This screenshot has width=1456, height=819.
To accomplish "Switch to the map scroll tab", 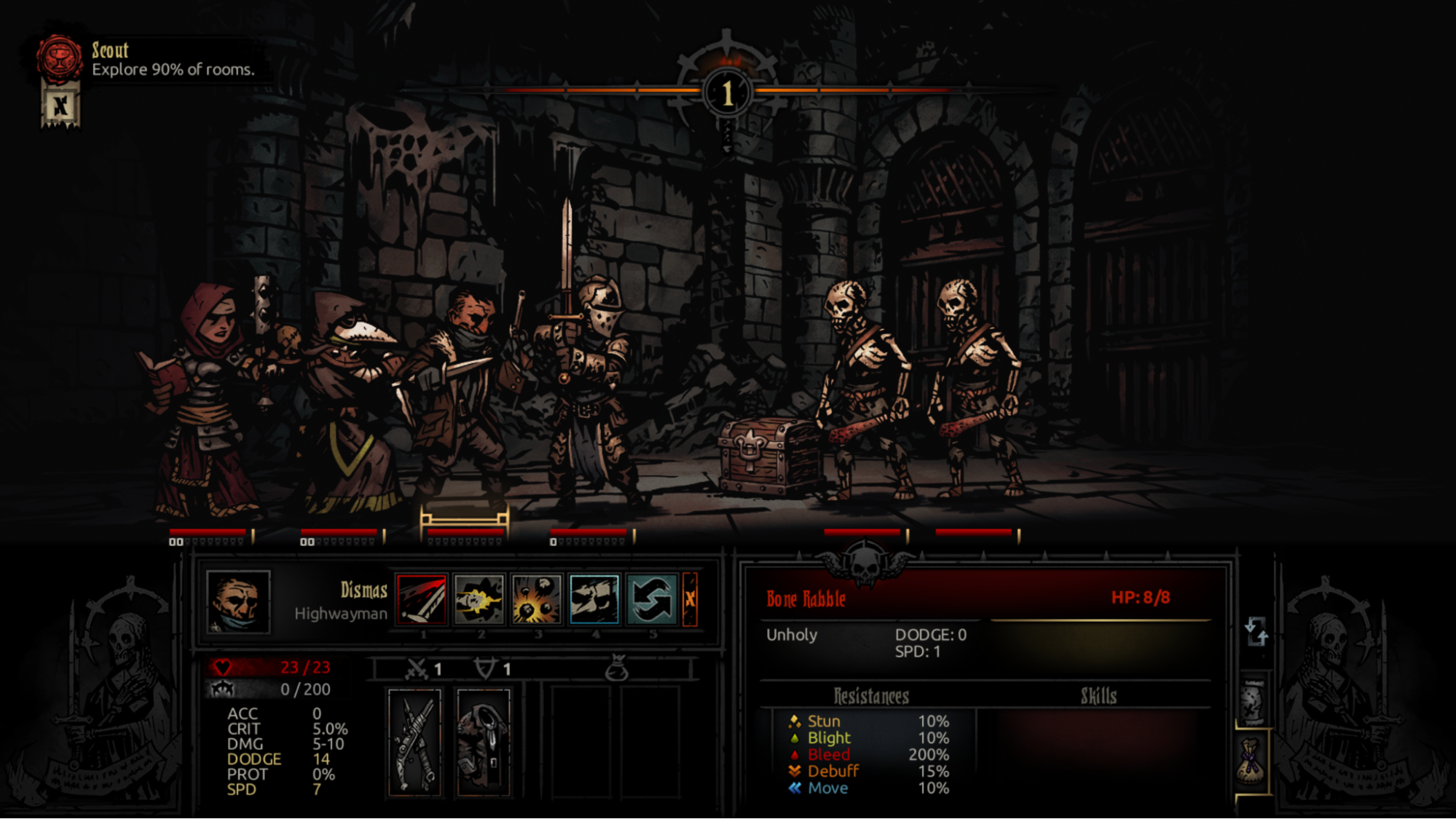I will [x=1253, y=702].
